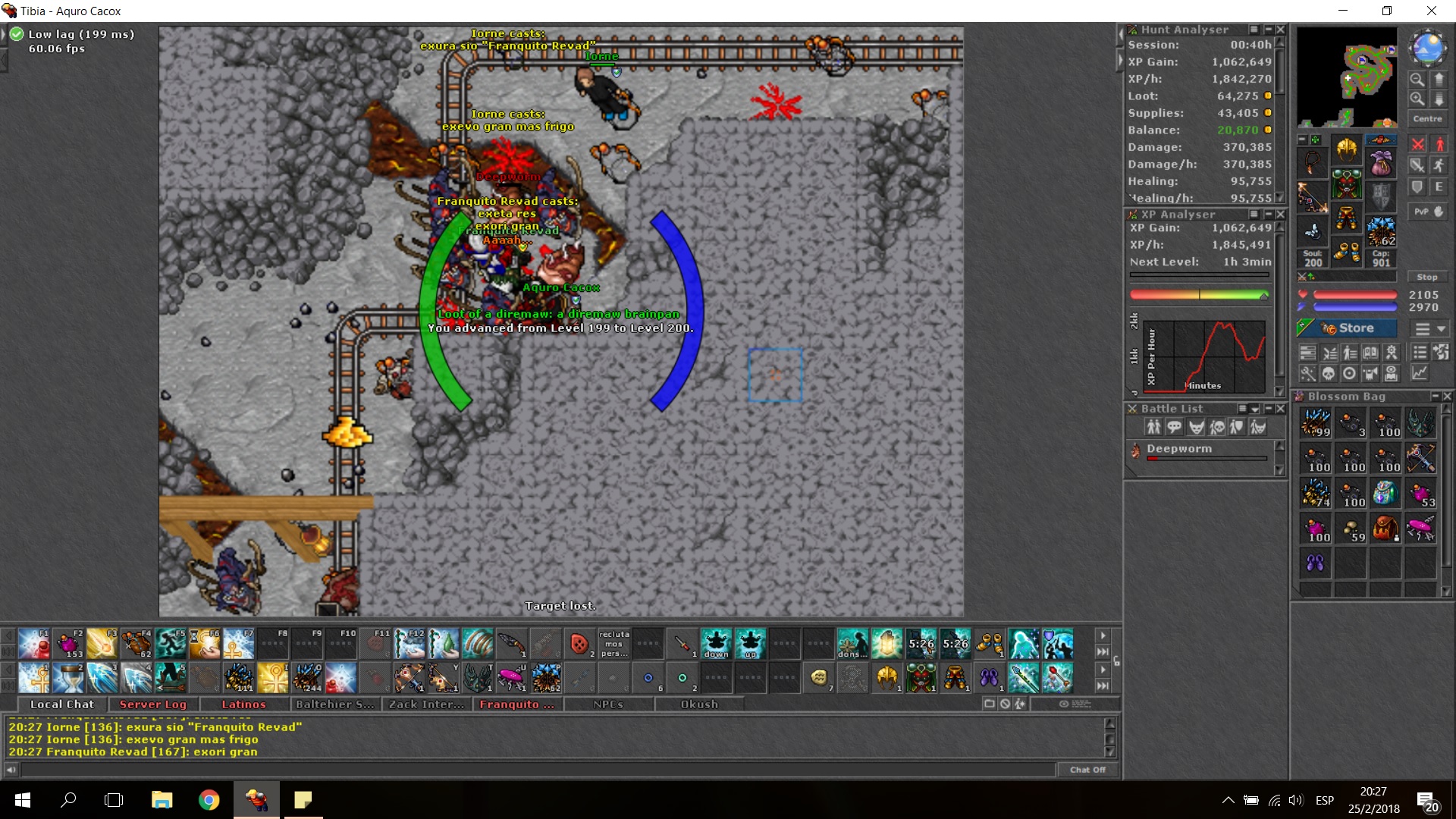Open the Store

[x=1348, y=328]
